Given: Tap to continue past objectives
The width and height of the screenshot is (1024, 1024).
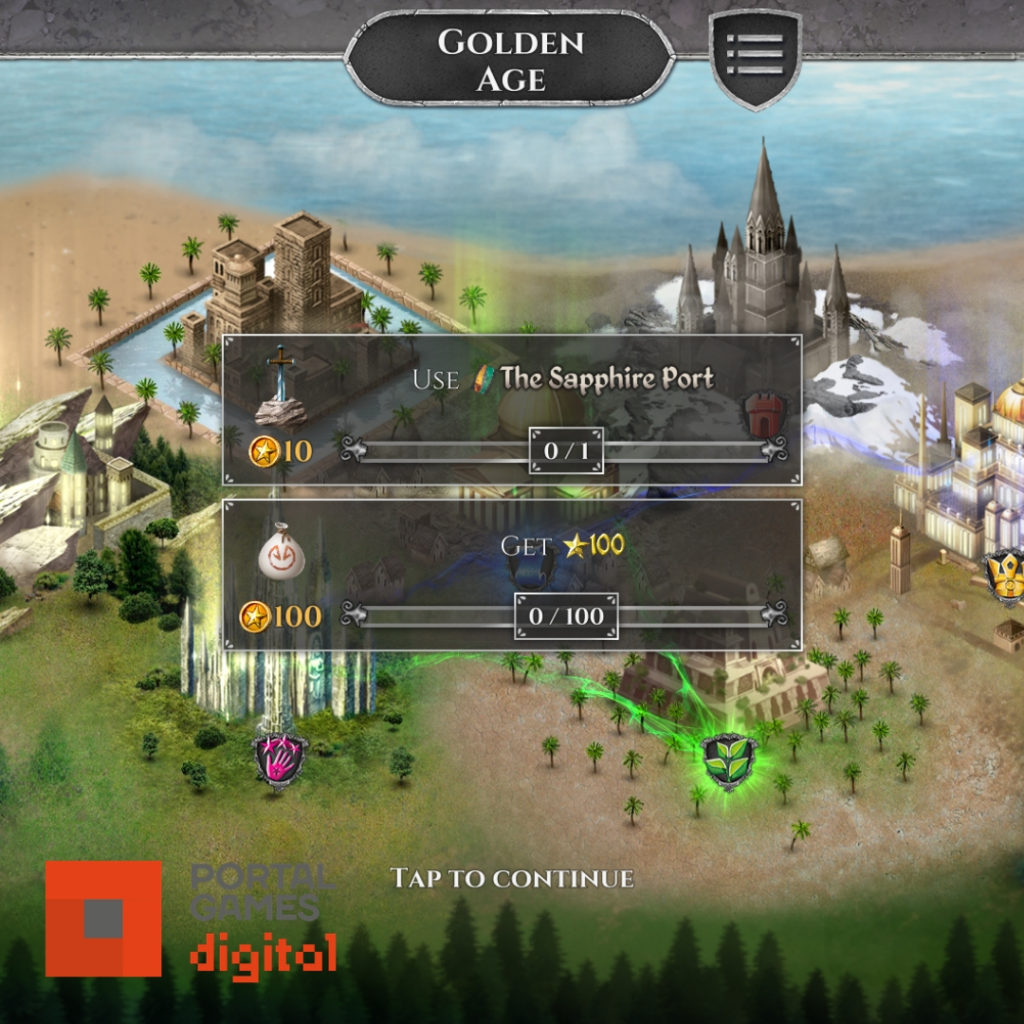Looking at the screenshot, I should (x=511, y=879).
